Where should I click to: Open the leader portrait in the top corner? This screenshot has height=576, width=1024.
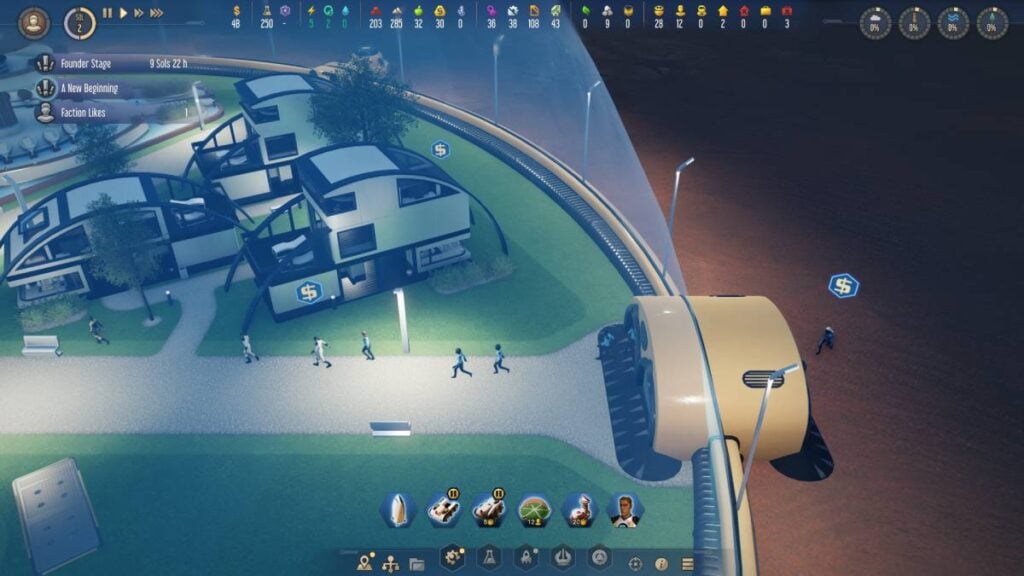pos(33,22)
